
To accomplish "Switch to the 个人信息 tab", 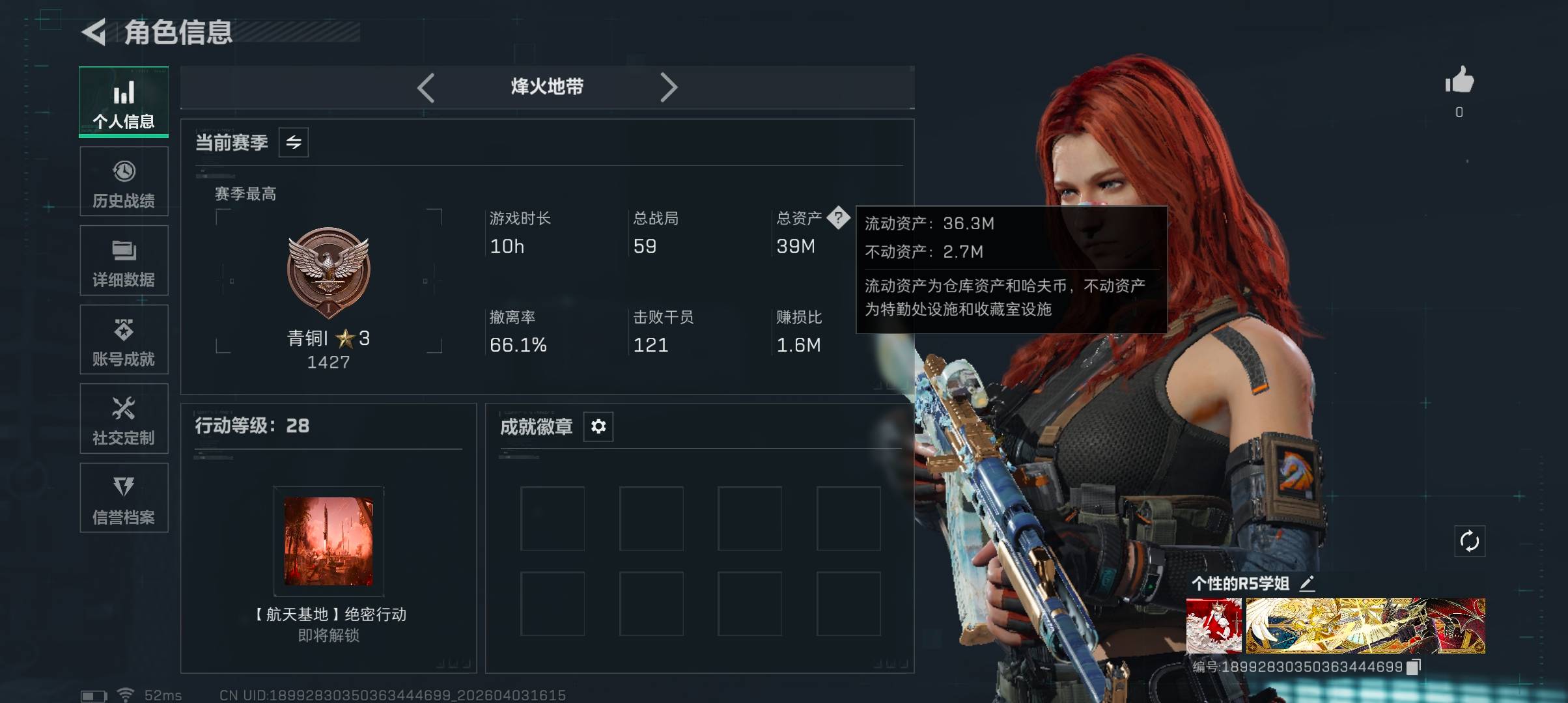I will point(124,102).
